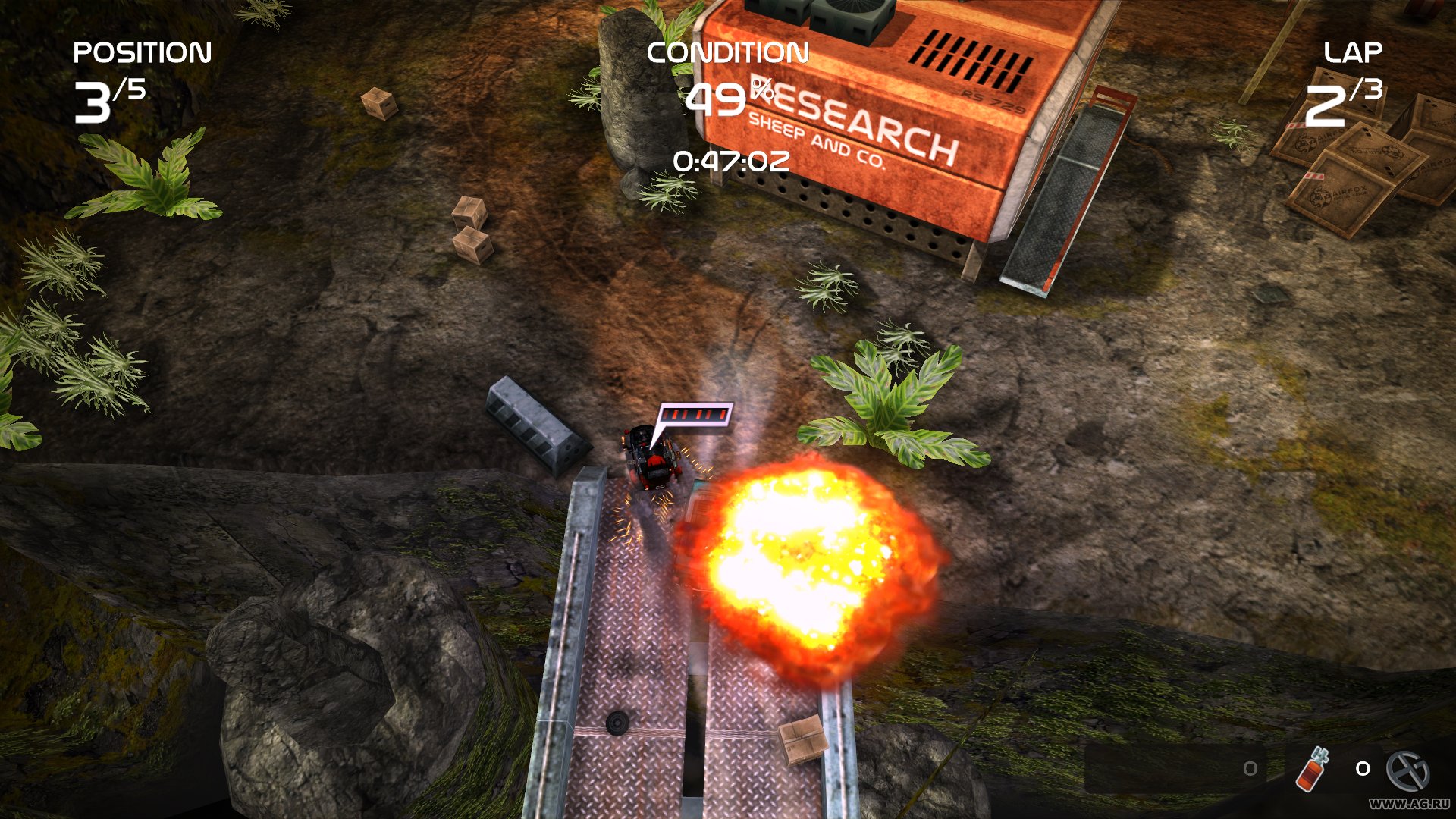Click the race timer showing 0:47:02
Screen dimensions: 1456x819
tap(730, 162)
